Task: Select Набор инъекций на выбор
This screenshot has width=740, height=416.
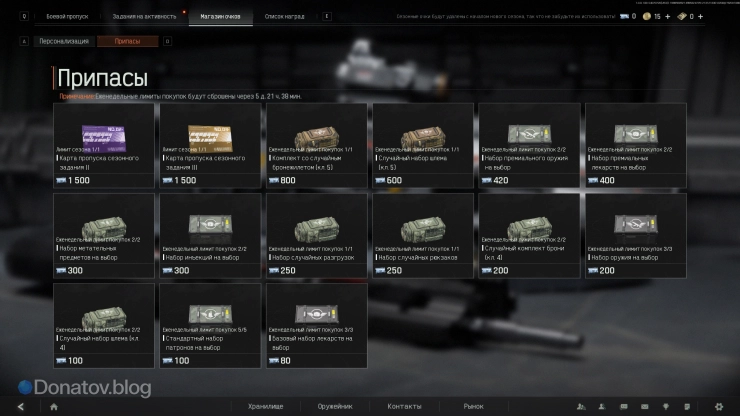Action: point(209,234)
